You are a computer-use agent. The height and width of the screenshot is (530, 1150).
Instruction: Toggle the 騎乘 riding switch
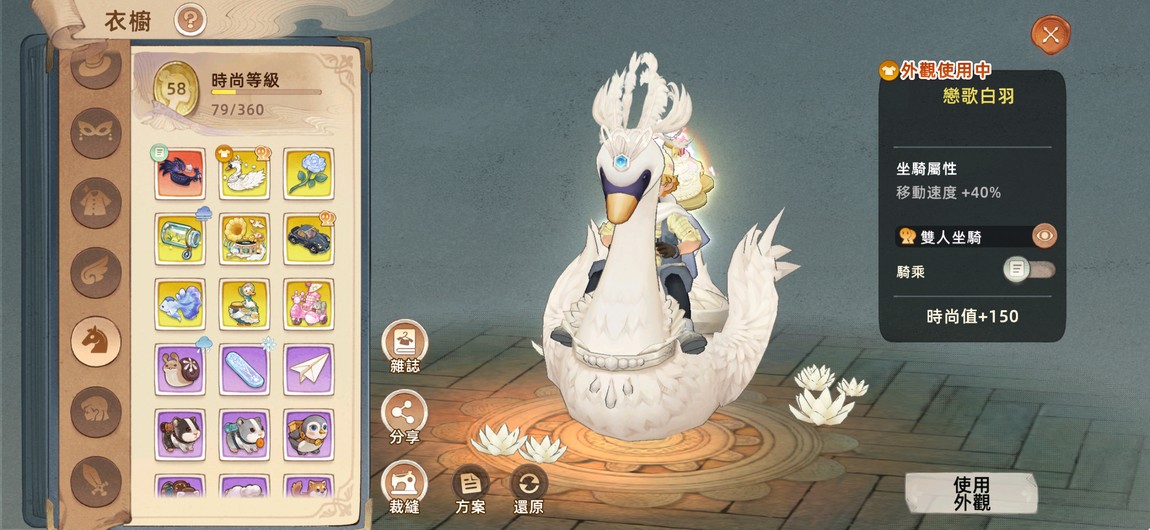coord(1029,269)
